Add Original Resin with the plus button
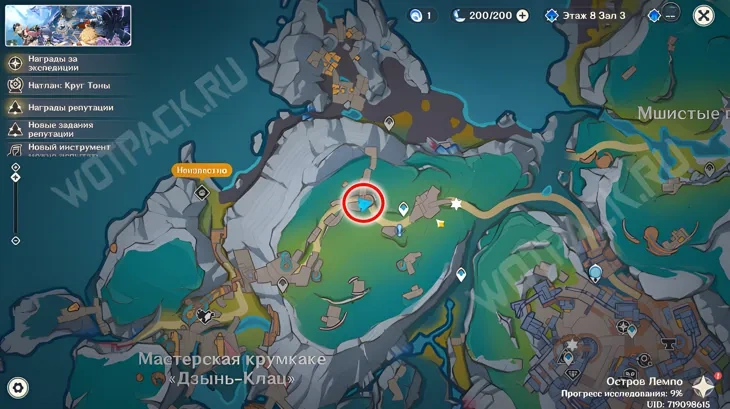Viewport: 730px width, 409px height. pos(522,16)
